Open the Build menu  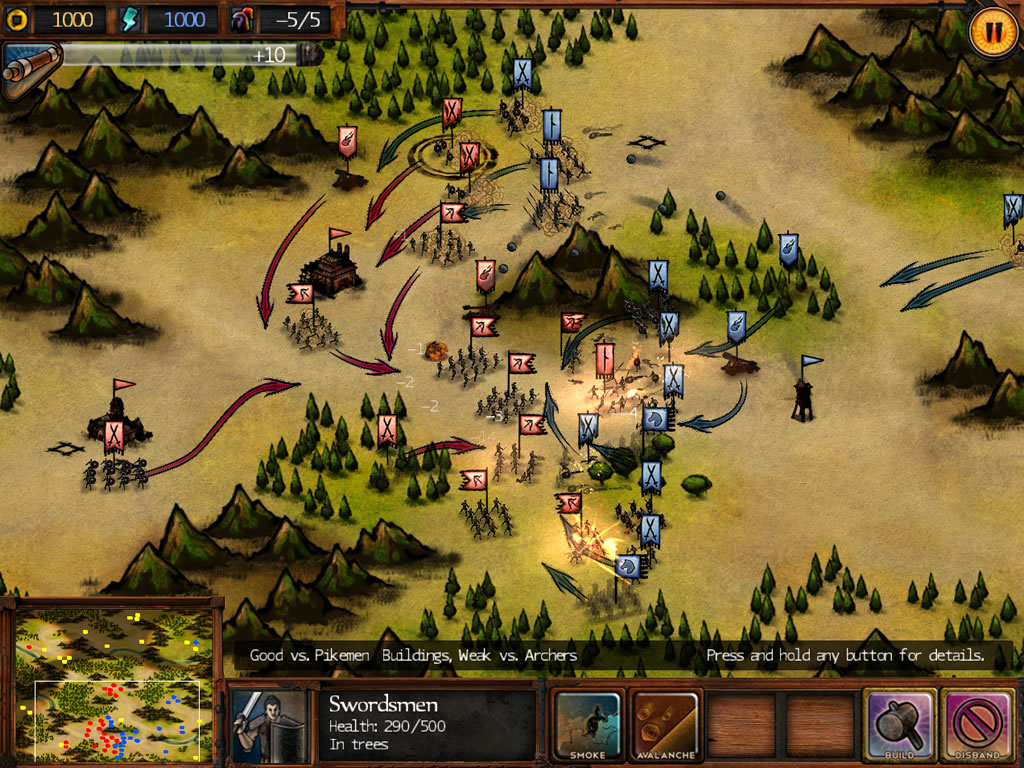point(900,723)
